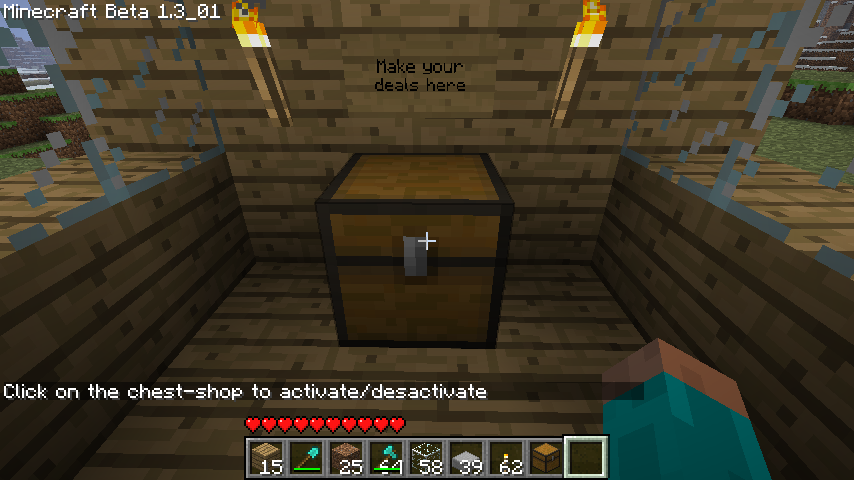The image size is (854, 480).
Task: Select the wooden planks hotbar slot
Action: click(x=265, y=458)
